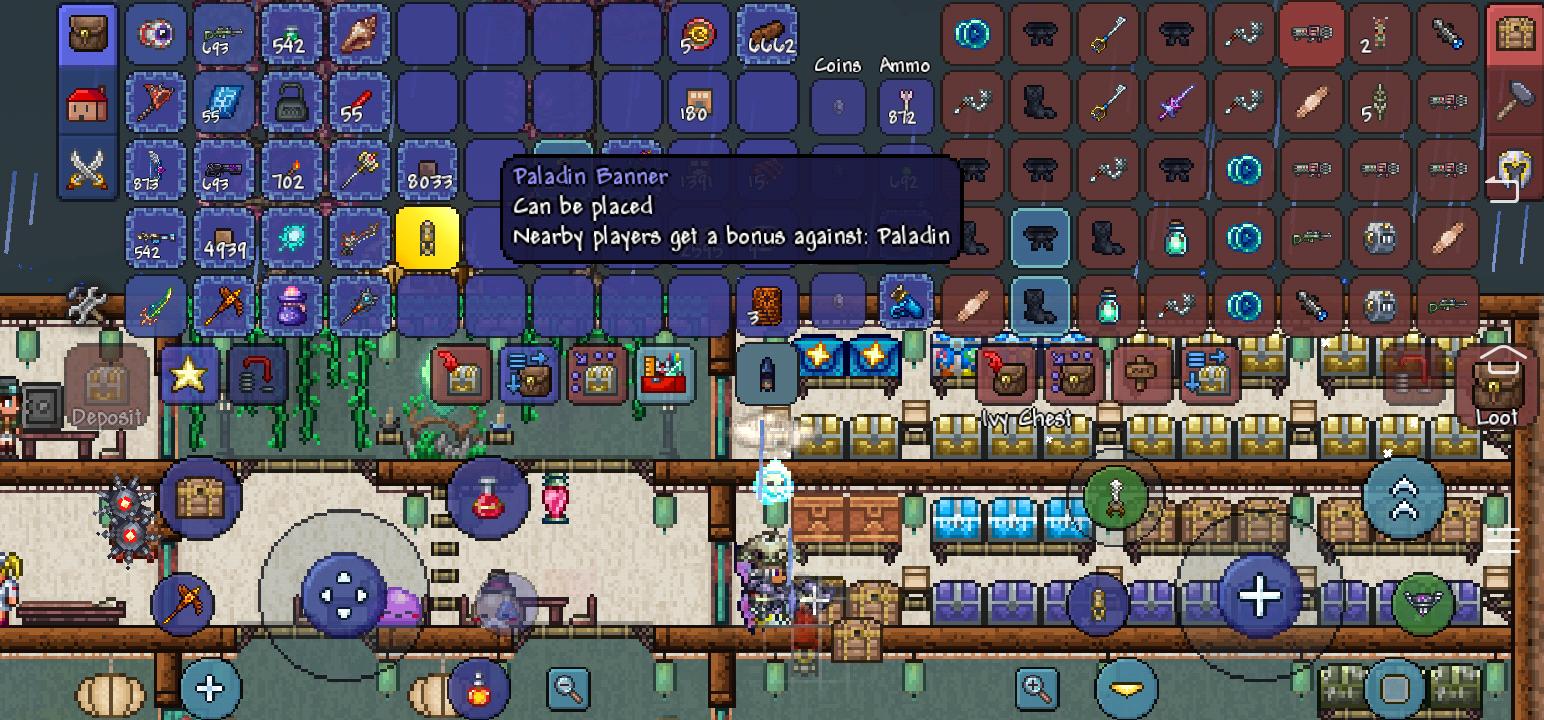Screen dimensions: 1544x720
Task: Deselect the held Paladin Banner slot
Action: click(x=428, y=239)
